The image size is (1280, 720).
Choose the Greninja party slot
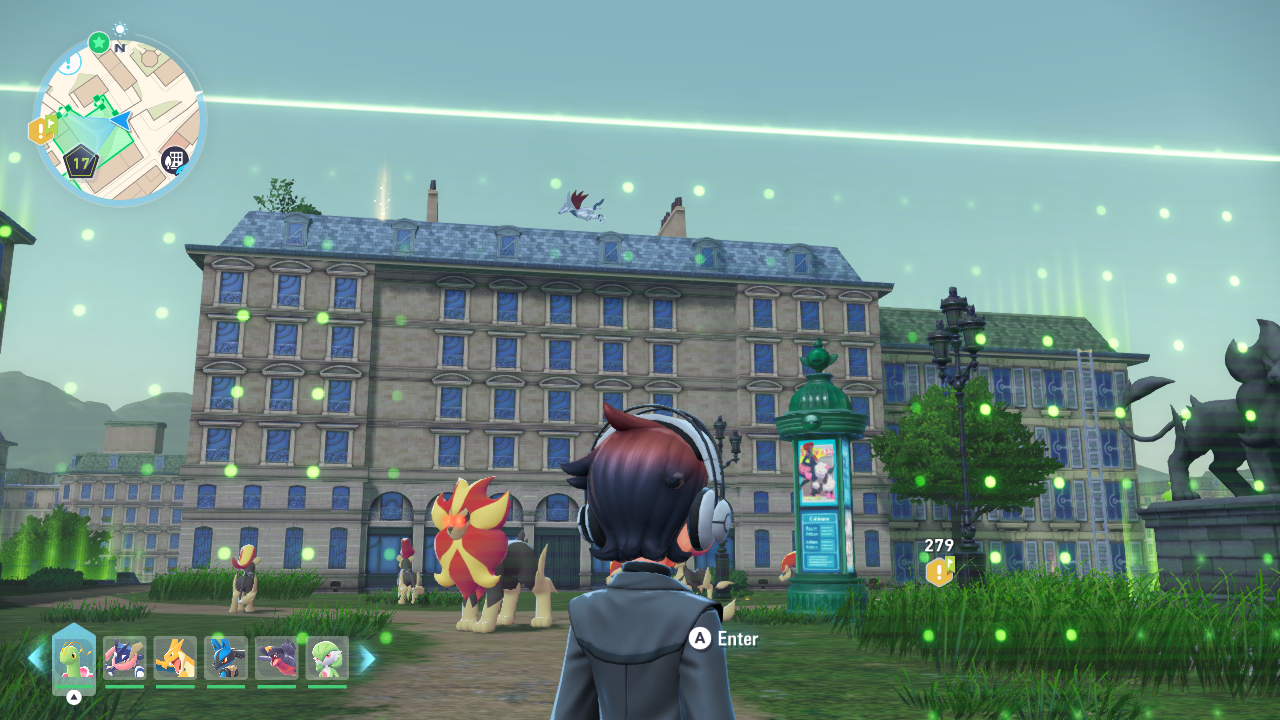coord(125,657)
